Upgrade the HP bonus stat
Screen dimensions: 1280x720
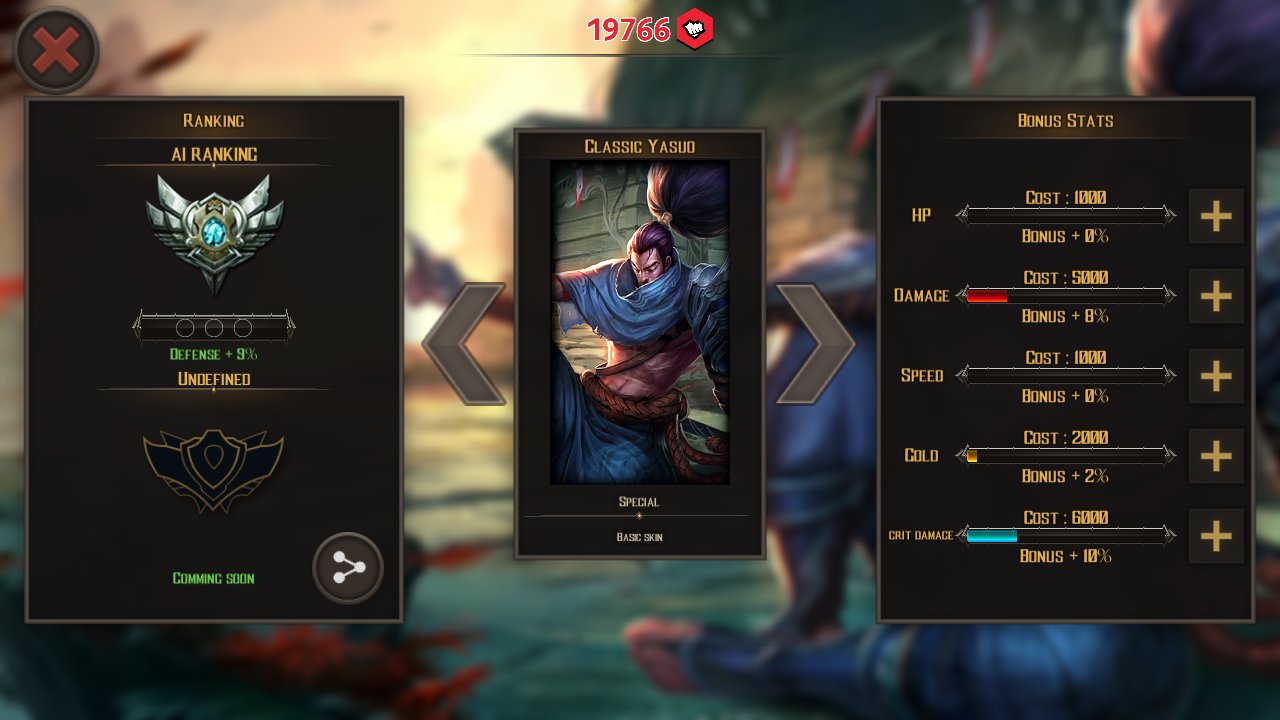pyautogui.click(x=1215, y=216)
